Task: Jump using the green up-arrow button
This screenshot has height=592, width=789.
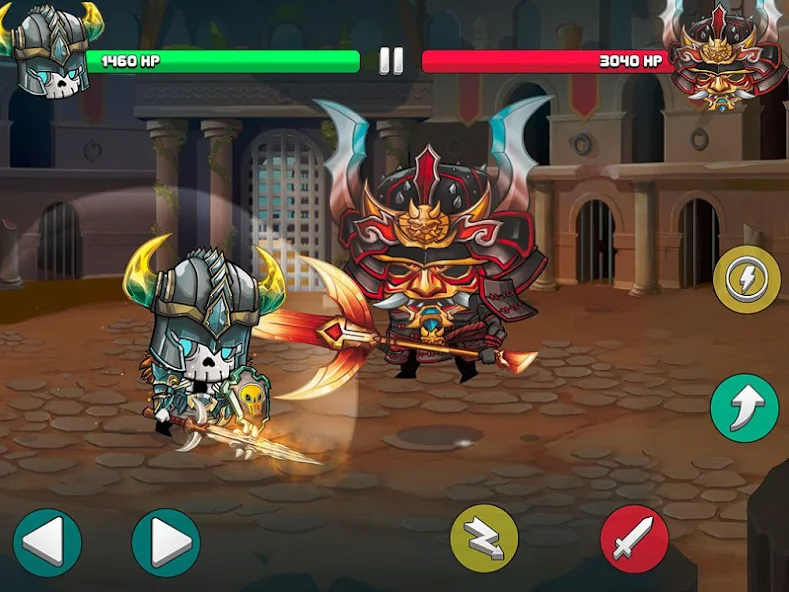Action: [x=744, y=408]
